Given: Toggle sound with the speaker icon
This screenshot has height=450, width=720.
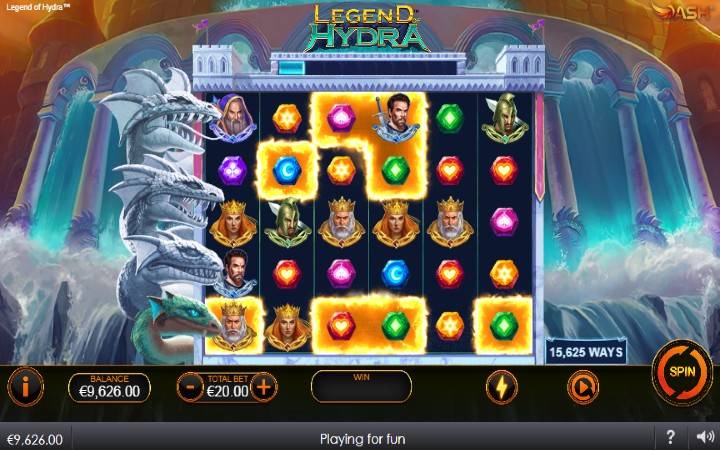Looking at the screenshot, I should [x=704, y=438].
